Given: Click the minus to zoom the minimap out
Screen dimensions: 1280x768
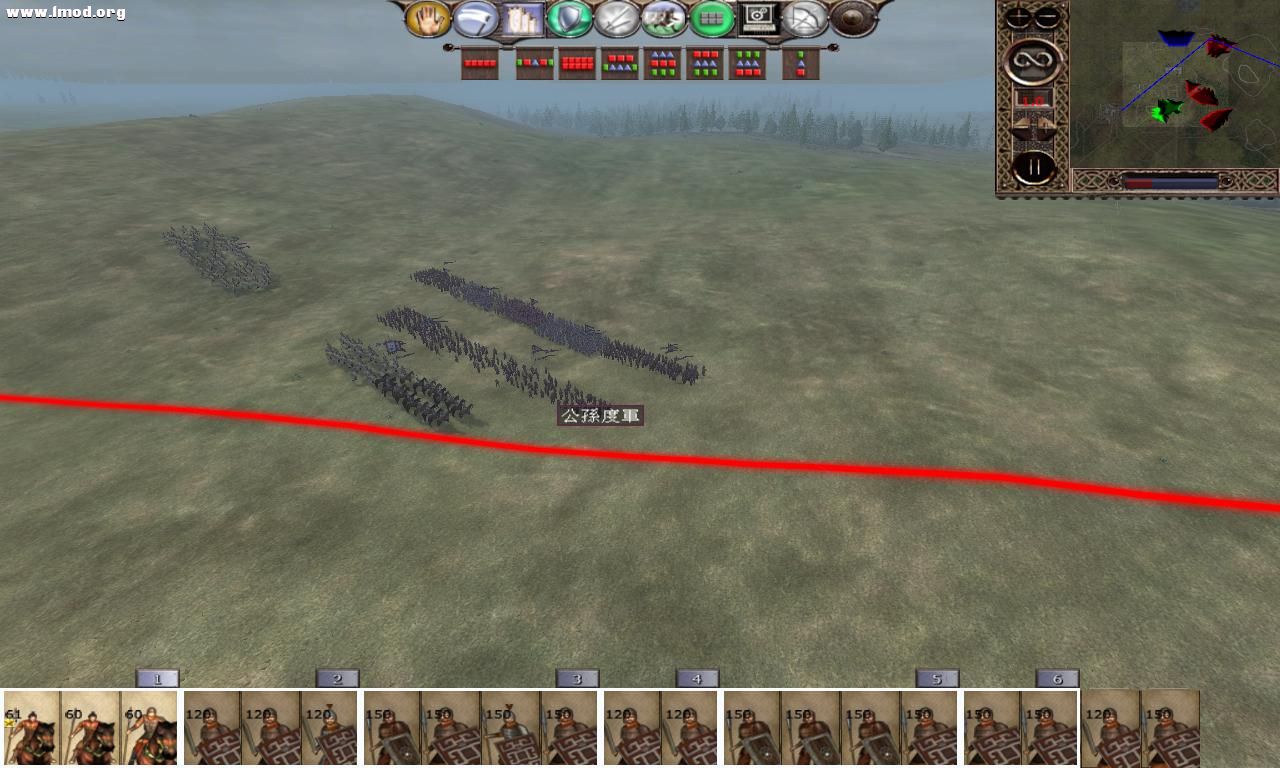Looking at the screenshot, I should click(x=1045, y=16).
